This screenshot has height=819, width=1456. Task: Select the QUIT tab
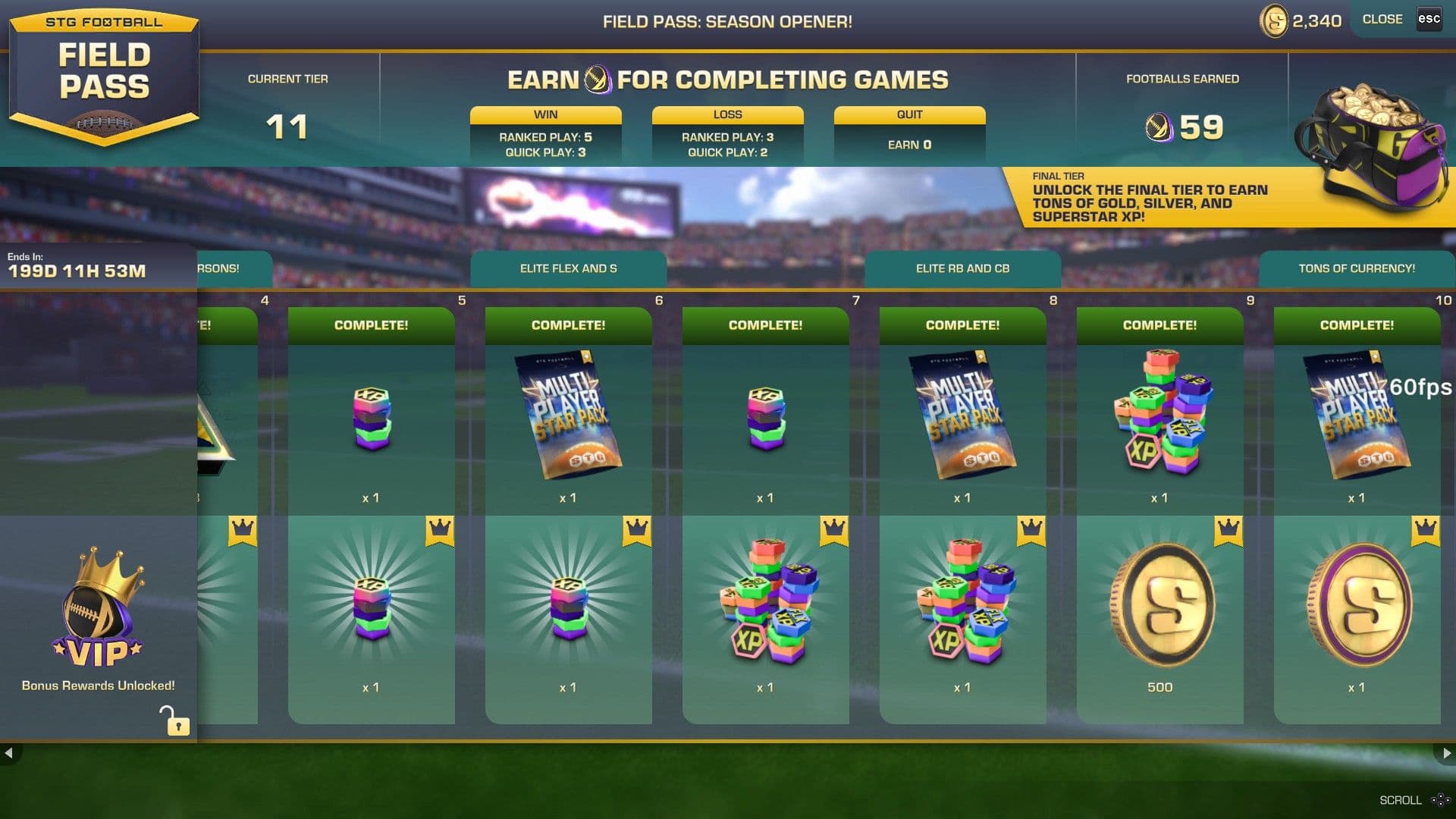tap(908, 115)
